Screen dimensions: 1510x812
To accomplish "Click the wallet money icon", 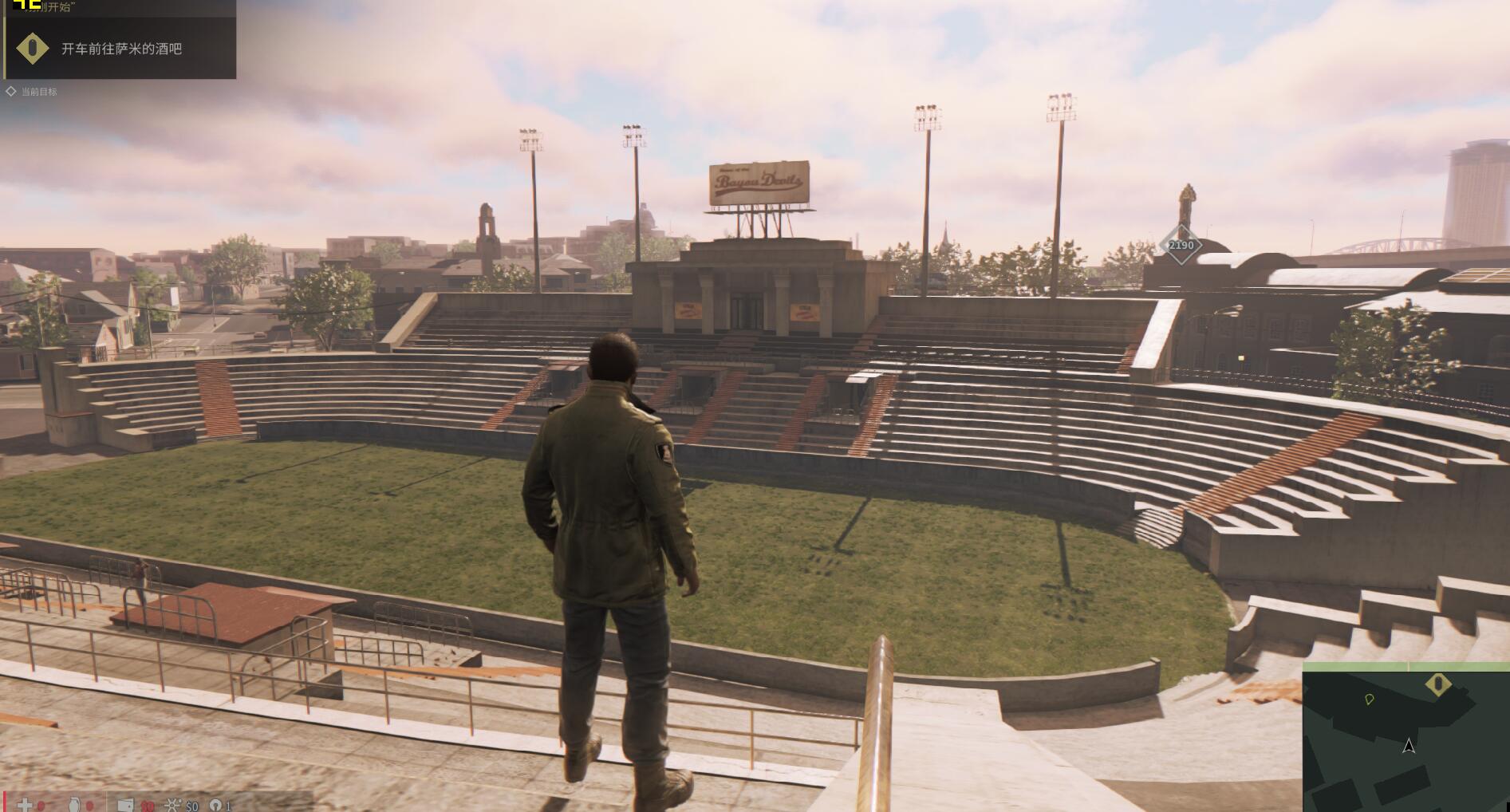I will (125, 806).
